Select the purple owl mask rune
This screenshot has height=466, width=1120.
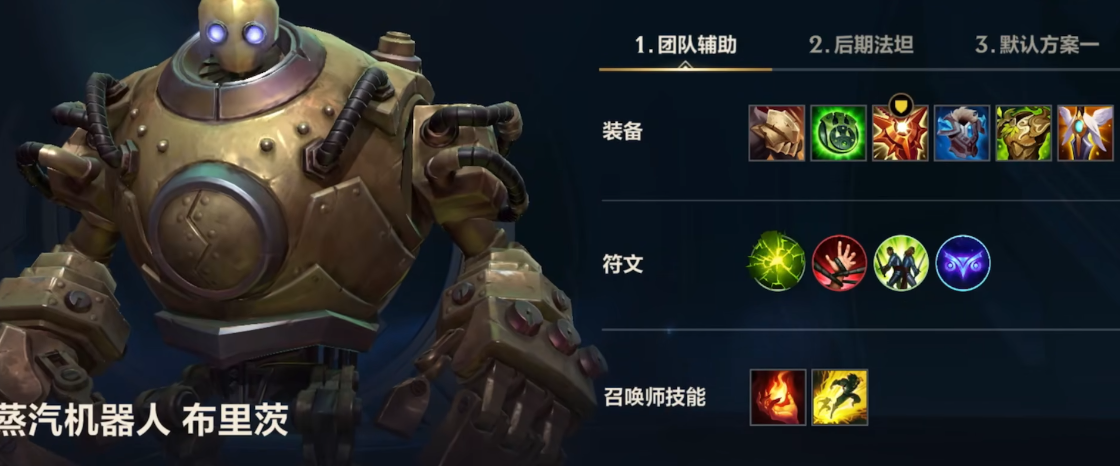[x=963, y=263]
